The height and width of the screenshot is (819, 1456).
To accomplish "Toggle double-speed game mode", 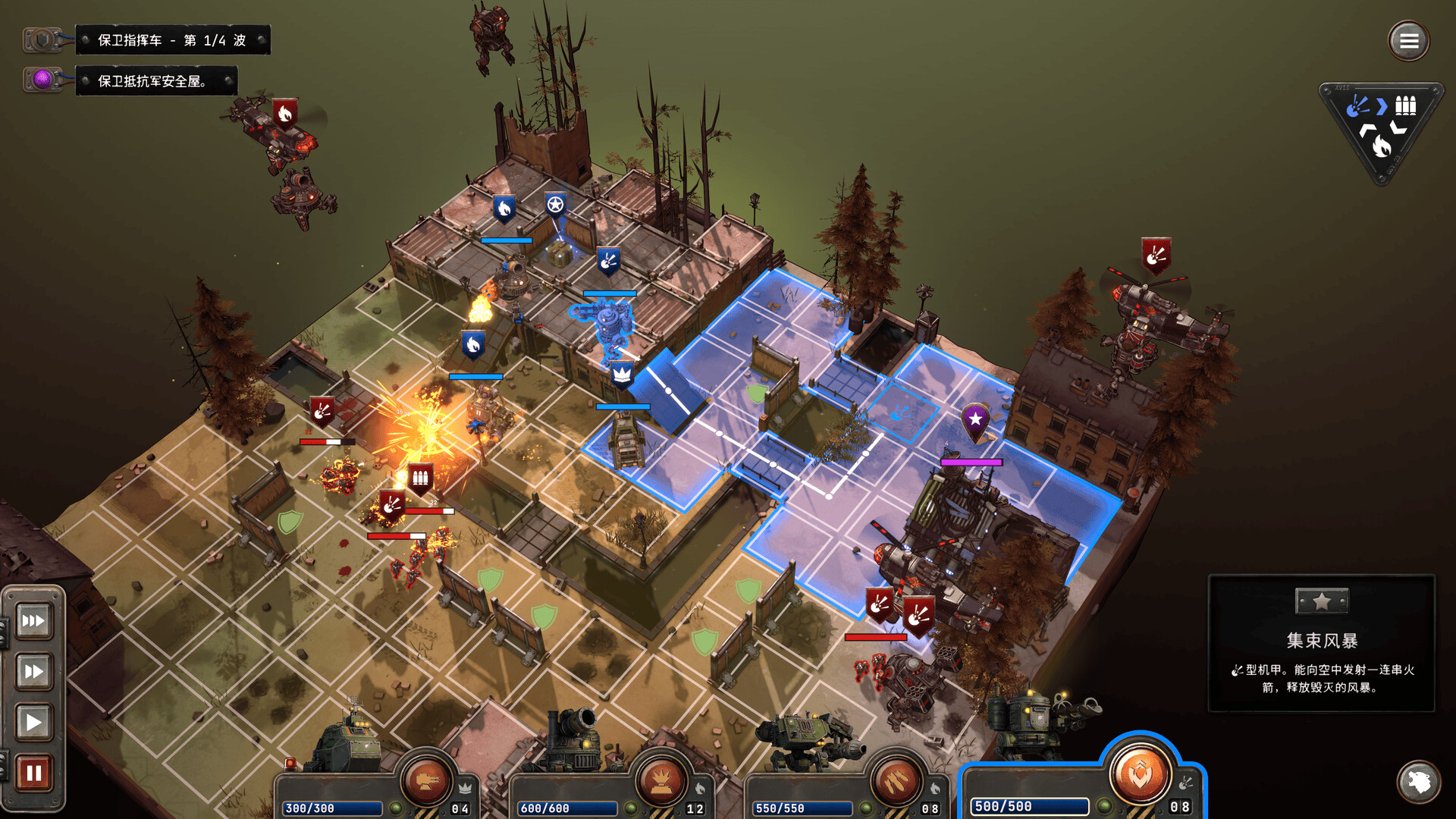I will tap(33, 670).
